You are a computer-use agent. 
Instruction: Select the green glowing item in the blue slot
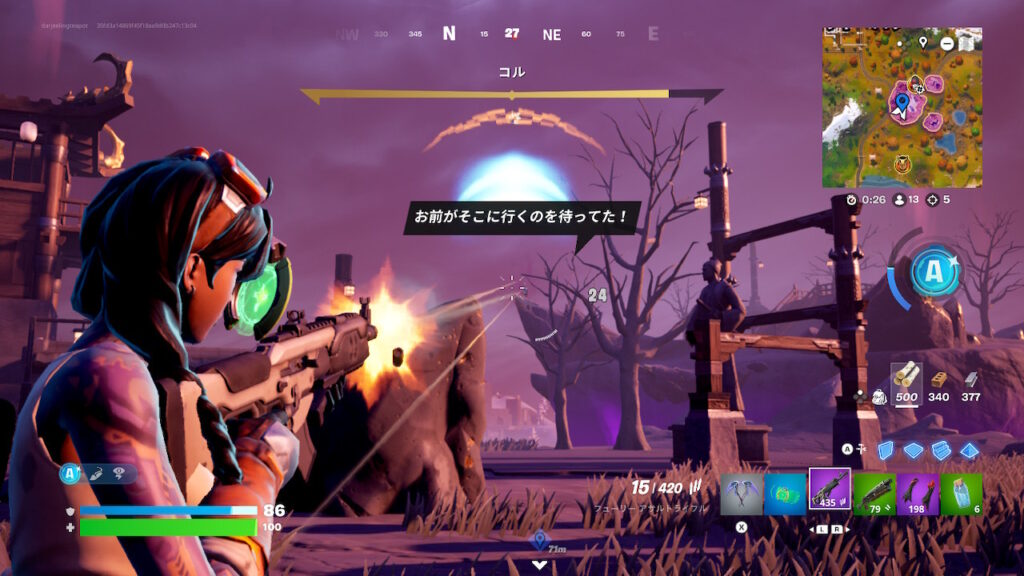click(785, 492)
